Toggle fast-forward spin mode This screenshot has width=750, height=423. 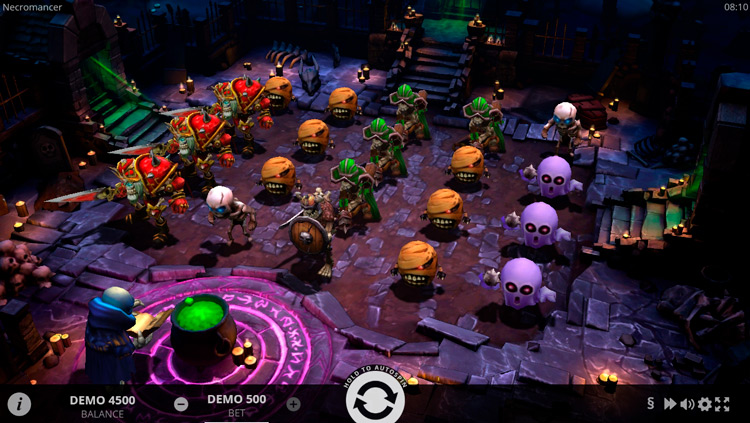(670, 404)
